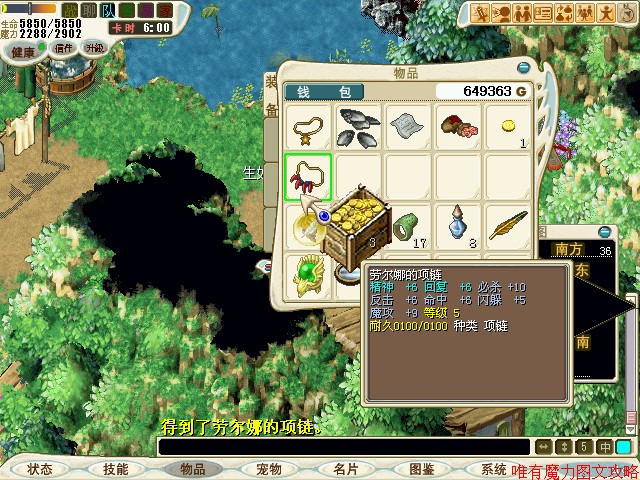Viewport: 640px width, 480px height.
Task: Open the 状态 status menu
Action: [x=40, y=468]
